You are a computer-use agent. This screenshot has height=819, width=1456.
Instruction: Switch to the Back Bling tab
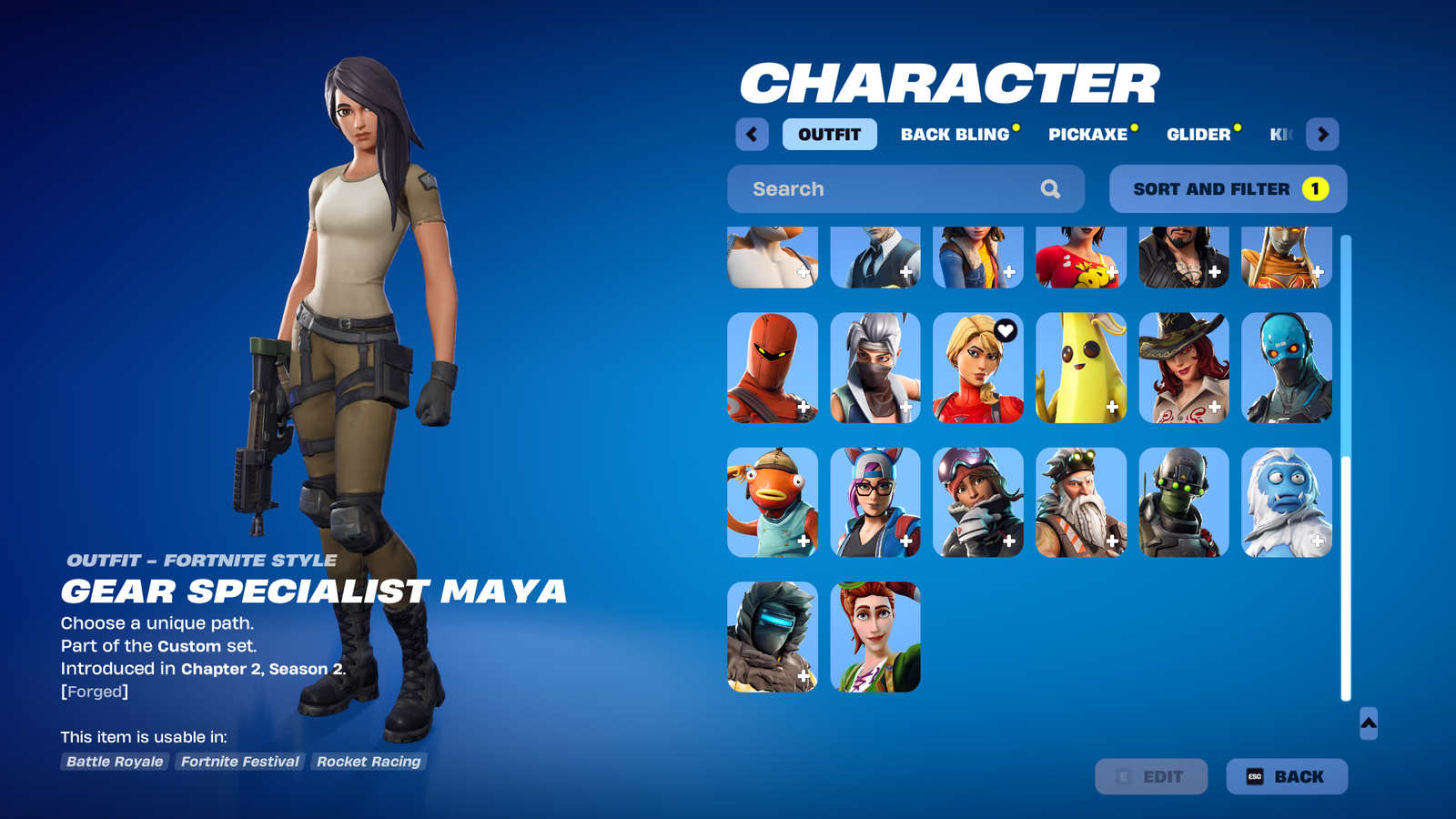[x=955, y=135]
